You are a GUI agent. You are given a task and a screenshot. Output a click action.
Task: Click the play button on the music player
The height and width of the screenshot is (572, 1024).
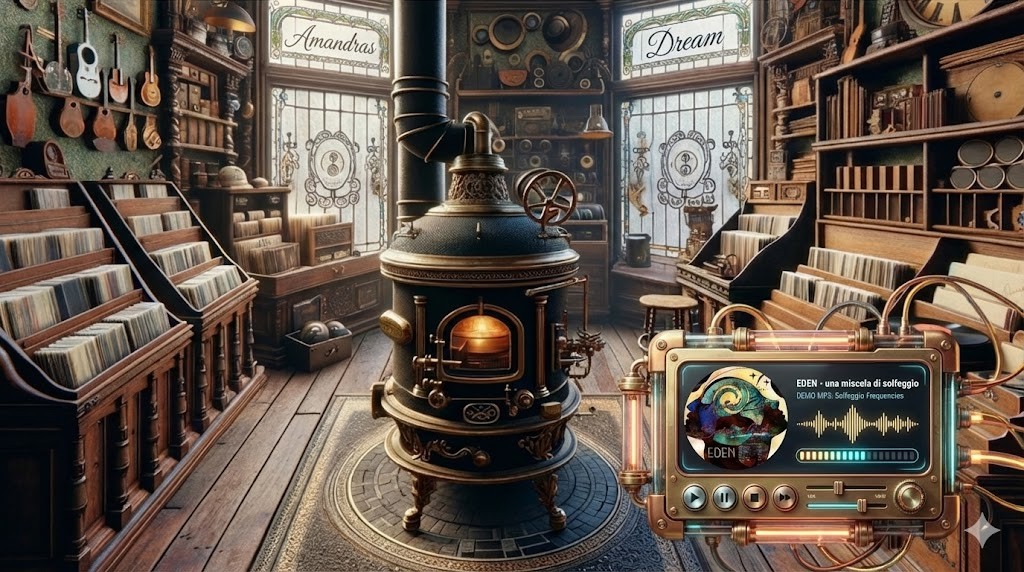(x=694, y=497)
